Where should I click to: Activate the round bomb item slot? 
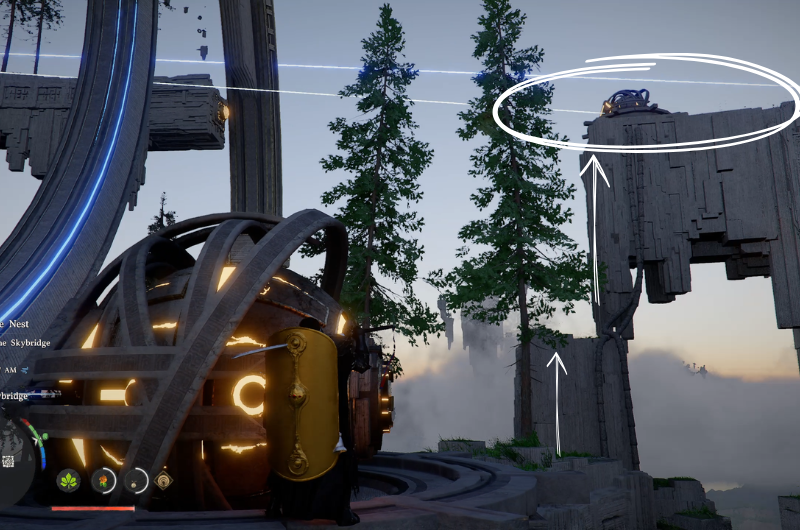point(135,481)
